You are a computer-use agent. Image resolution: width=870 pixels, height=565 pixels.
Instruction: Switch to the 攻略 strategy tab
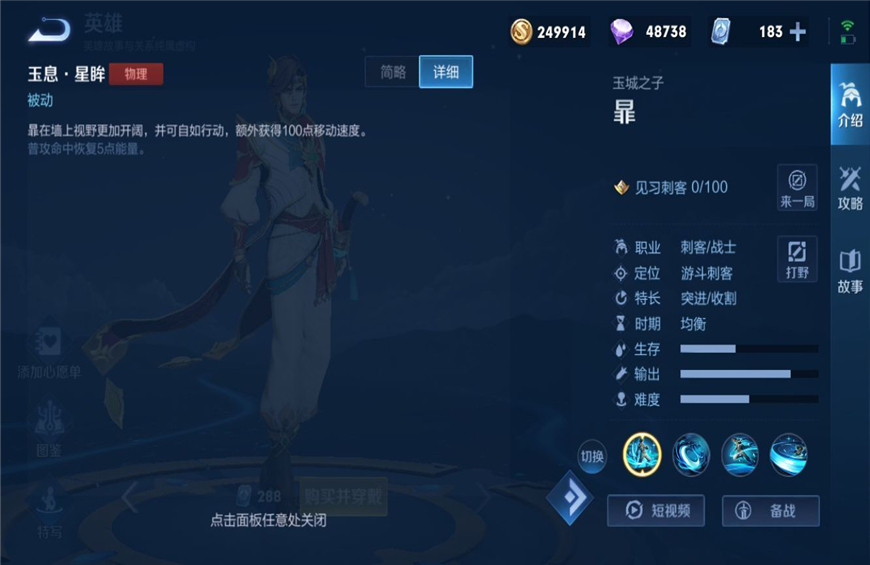click(x=849, y=188)
